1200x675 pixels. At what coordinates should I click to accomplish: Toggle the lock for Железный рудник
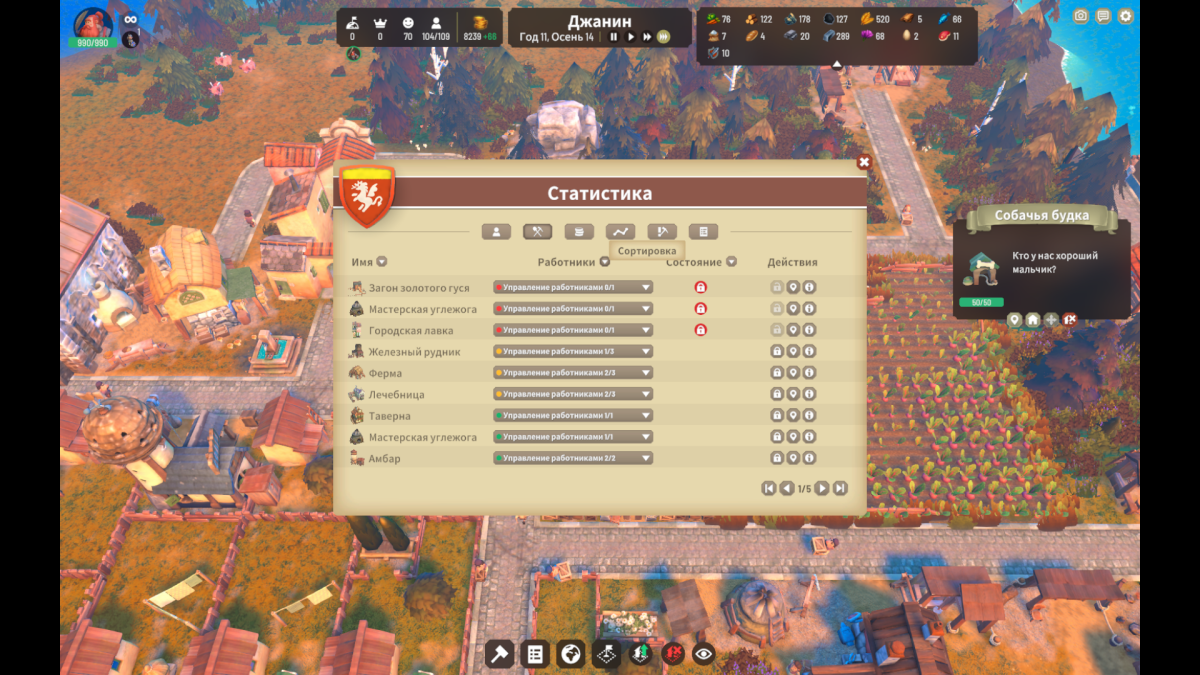[x=776, y=351]
